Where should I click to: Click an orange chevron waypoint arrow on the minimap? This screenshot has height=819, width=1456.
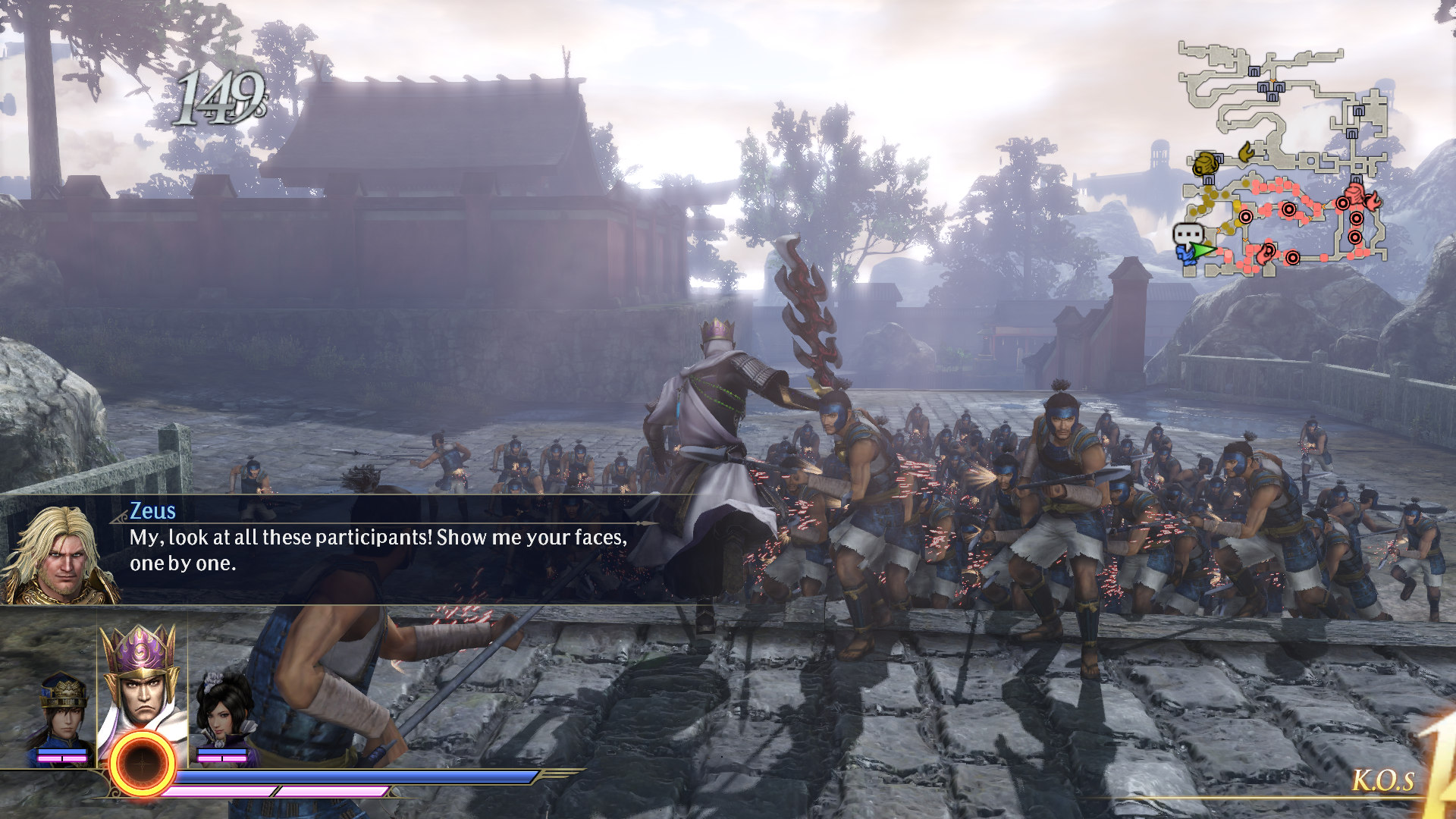(x=1310, y=218)
